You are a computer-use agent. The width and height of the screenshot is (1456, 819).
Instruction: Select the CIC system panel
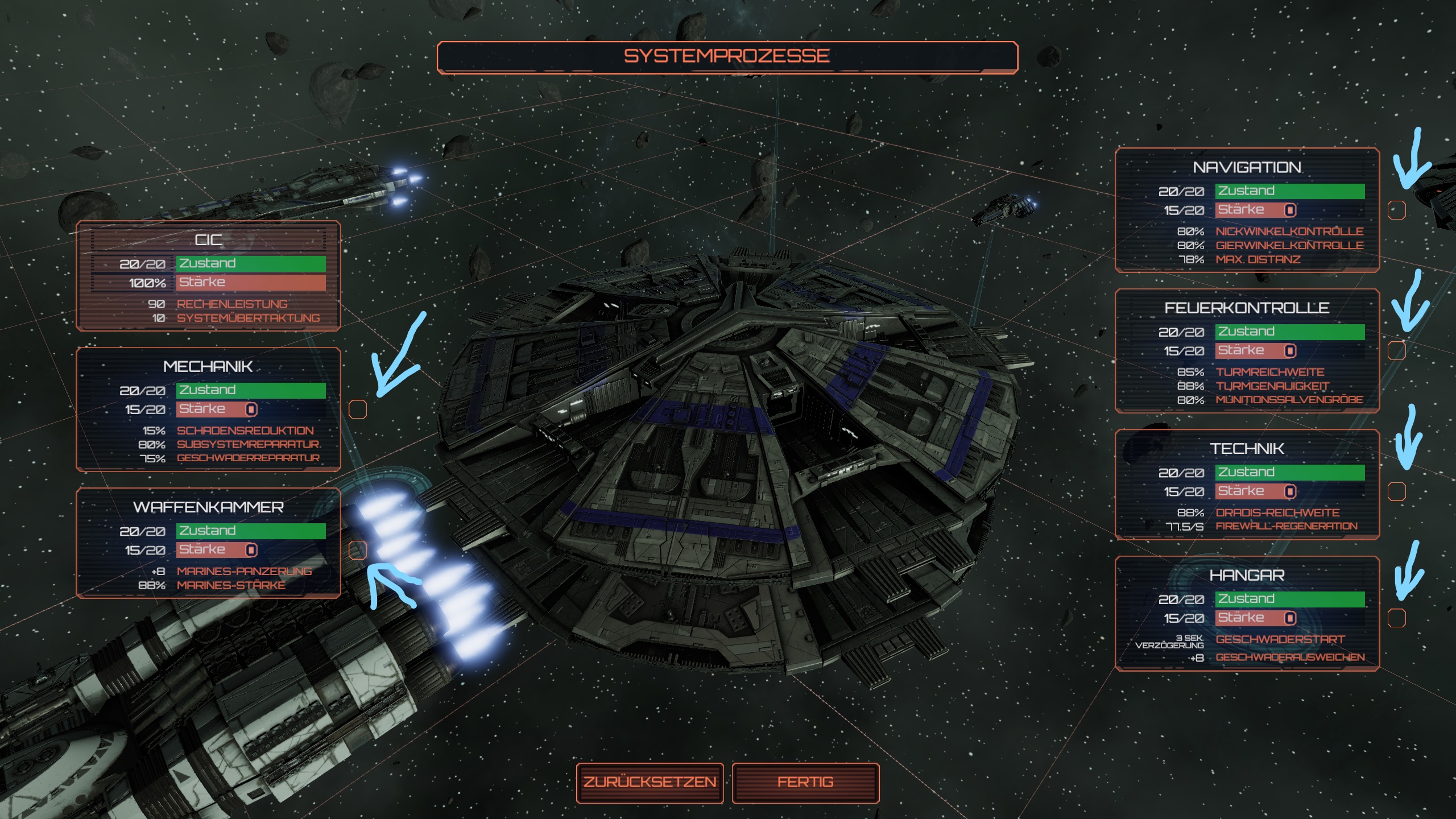[208, 240]
